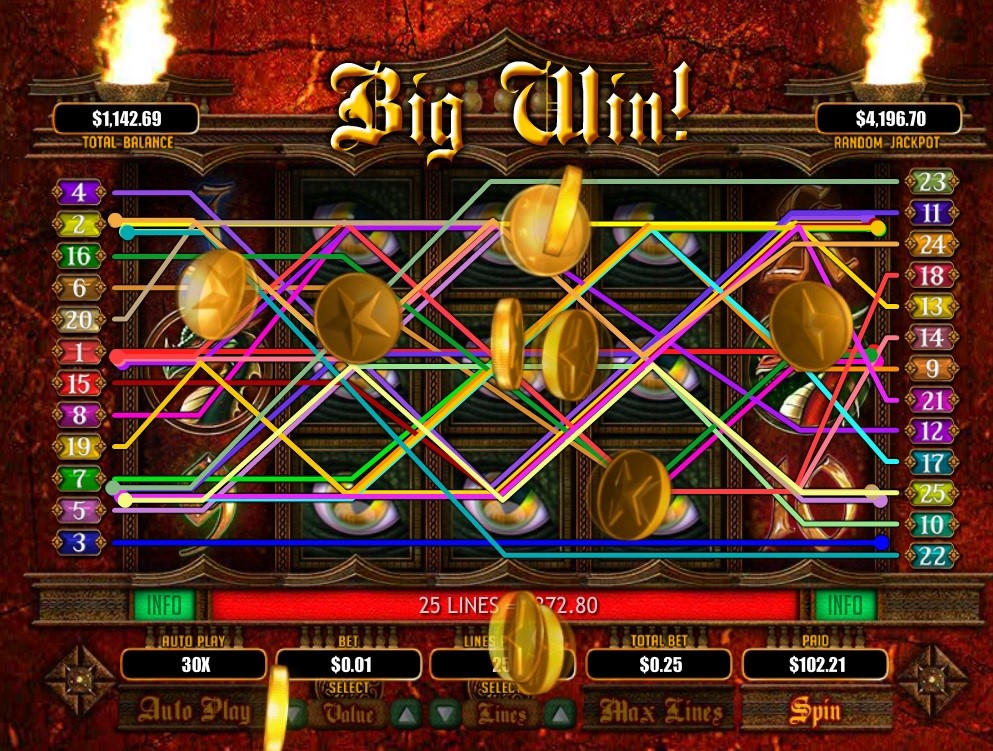Spin the reels
Image resolution: width=993 pixels, height=751 pixels.
(815, 711)
